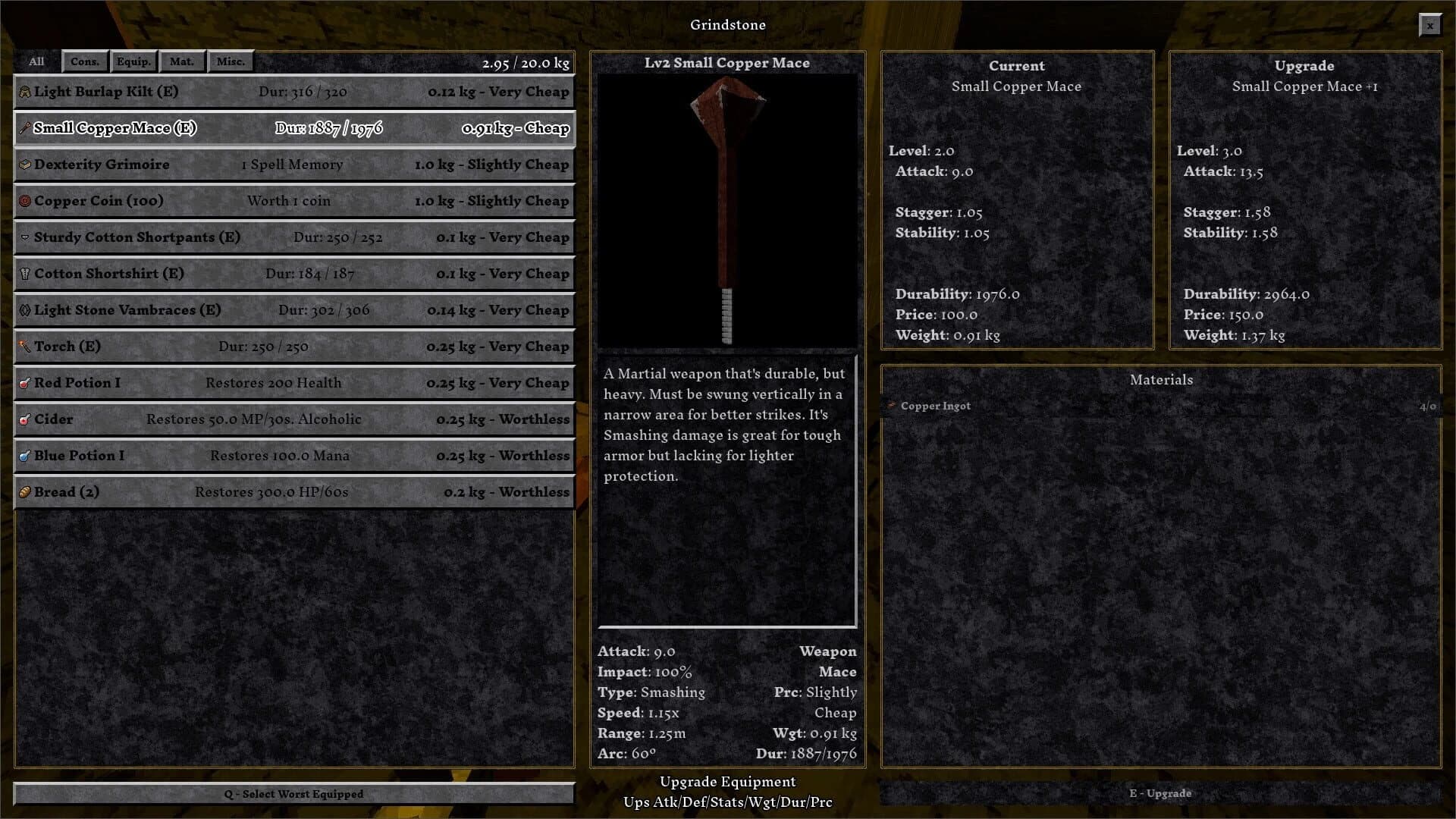Viewport: 1456px width, 819px height.
Task: Click the Dexterity Grimoire book icon
Action: 24,165
